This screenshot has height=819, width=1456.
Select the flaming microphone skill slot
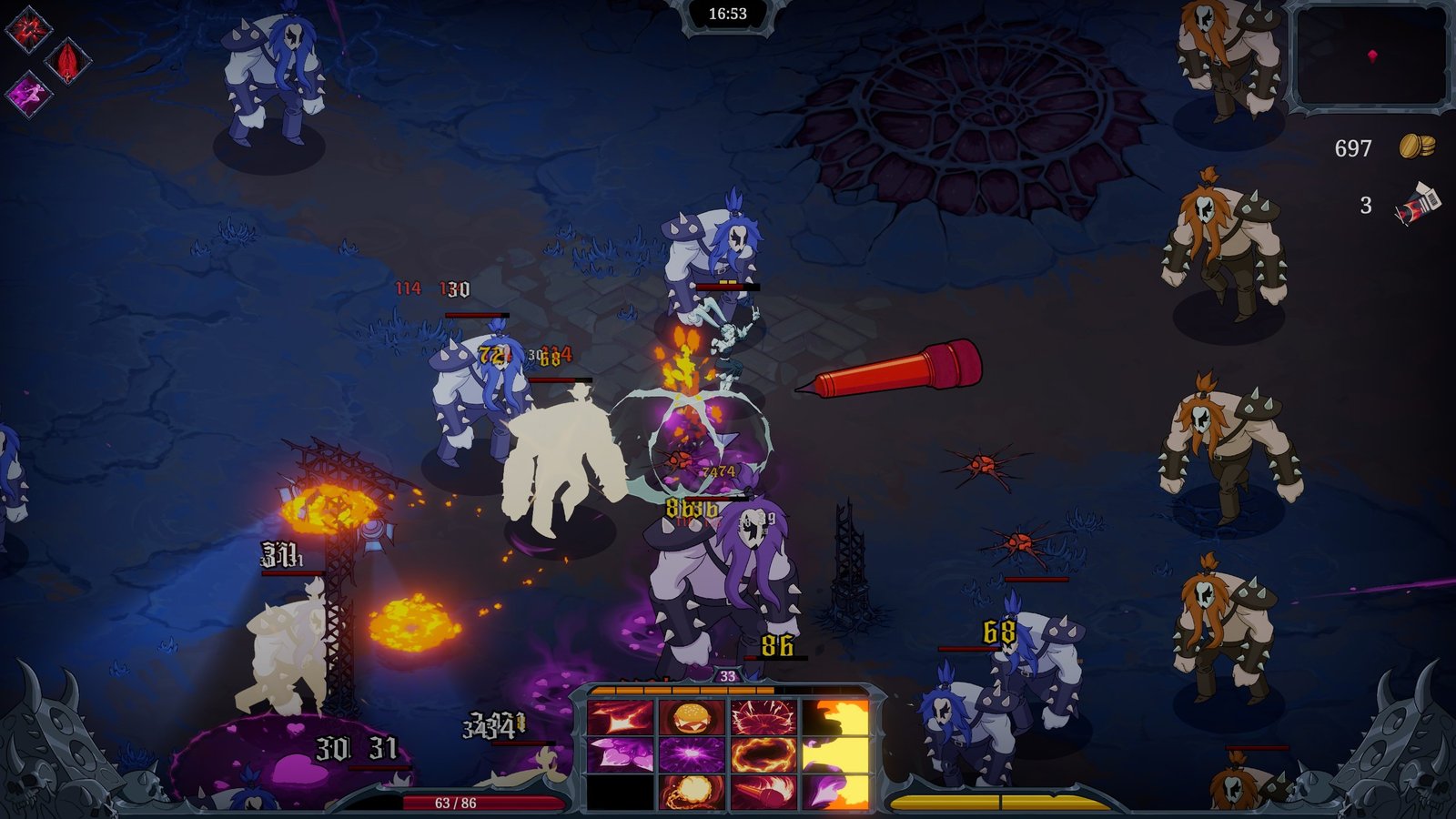tap(763, 792)
